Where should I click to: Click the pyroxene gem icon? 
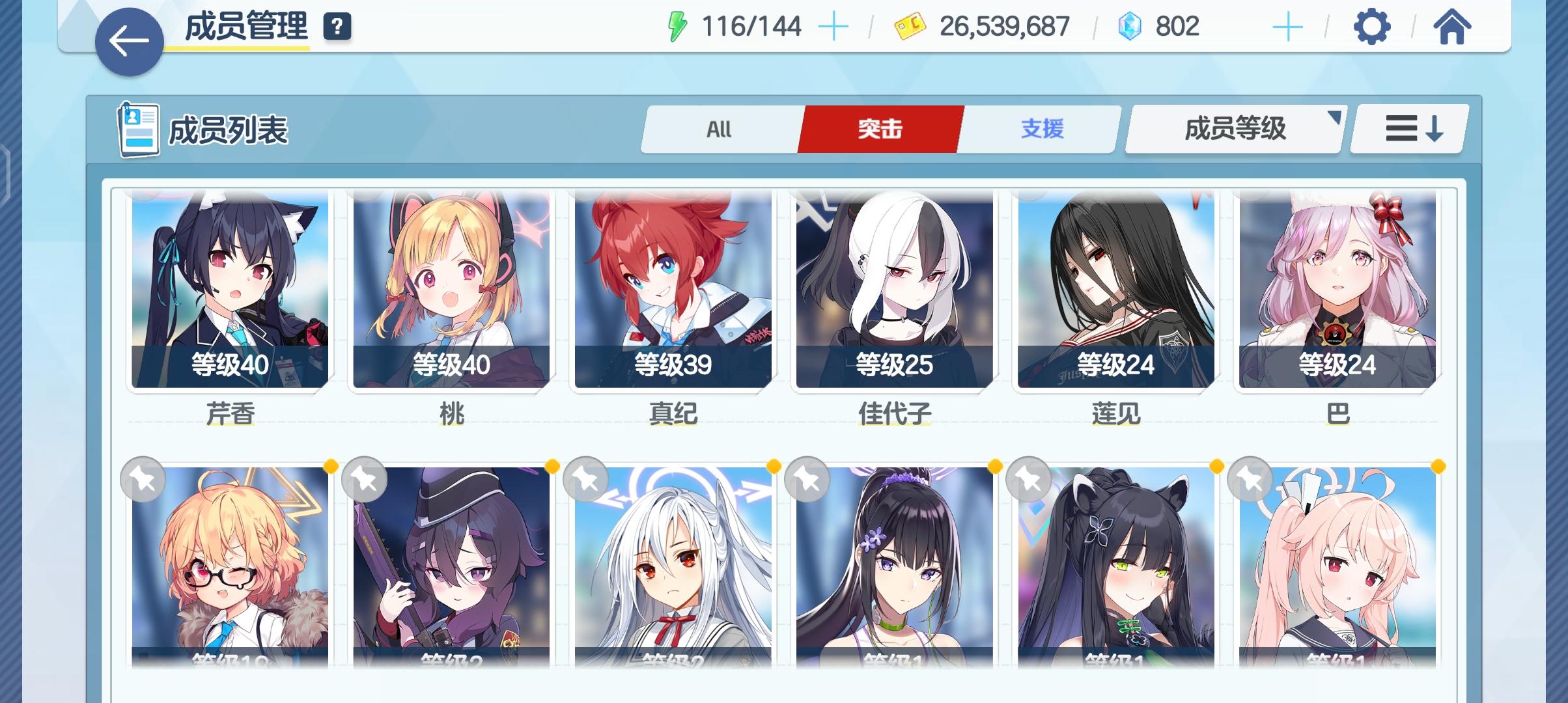tap(1130, 26)
